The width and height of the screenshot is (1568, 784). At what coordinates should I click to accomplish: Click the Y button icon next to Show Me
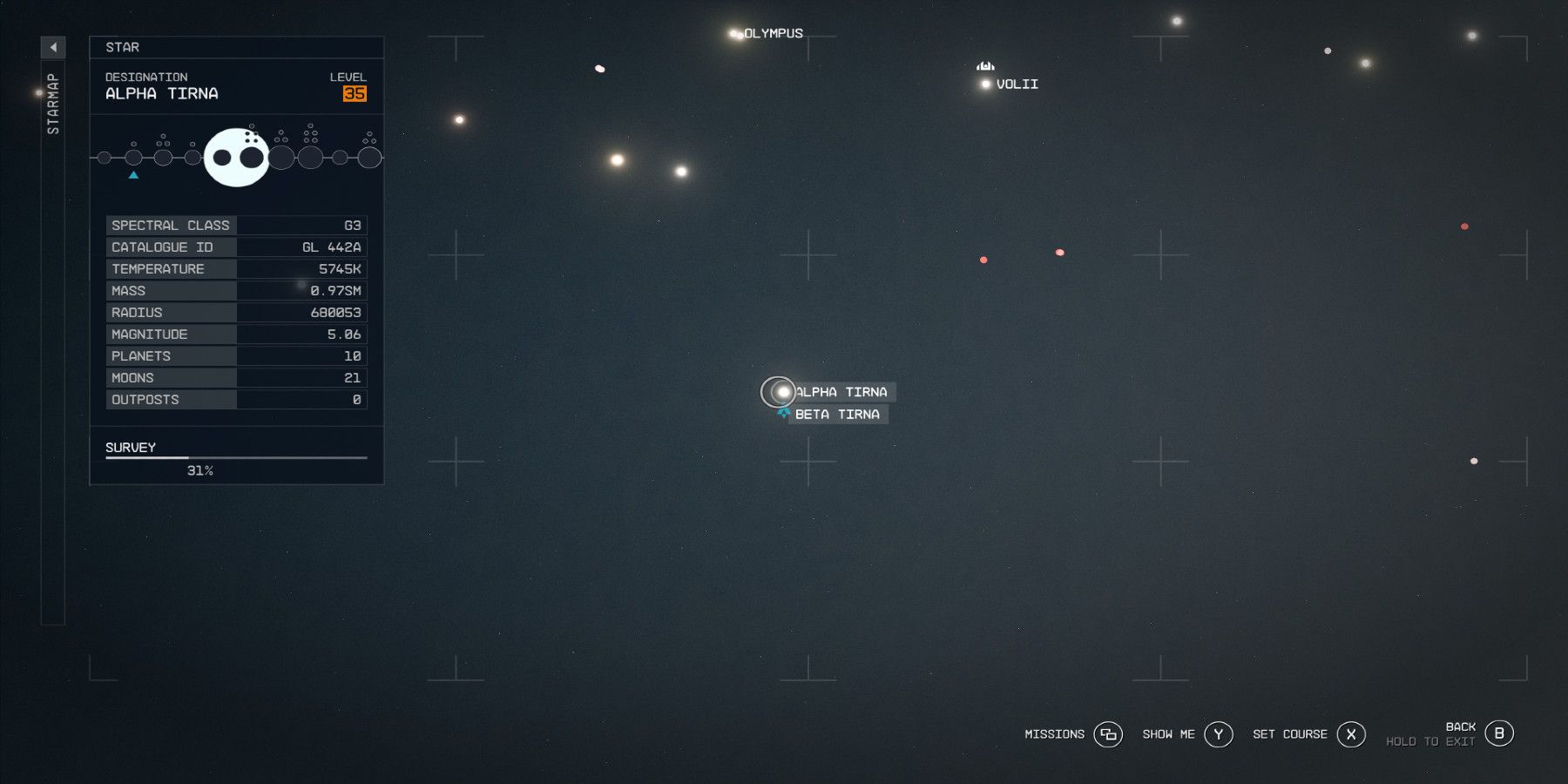point(1217,734)
